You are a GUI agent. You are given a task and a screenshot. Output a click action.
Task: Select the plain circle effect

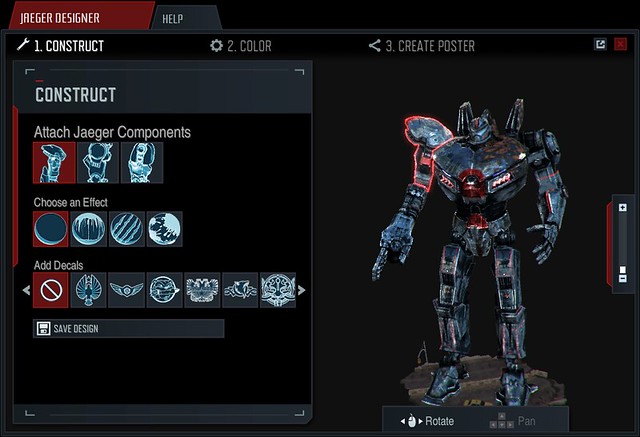(x=51, y=229)
